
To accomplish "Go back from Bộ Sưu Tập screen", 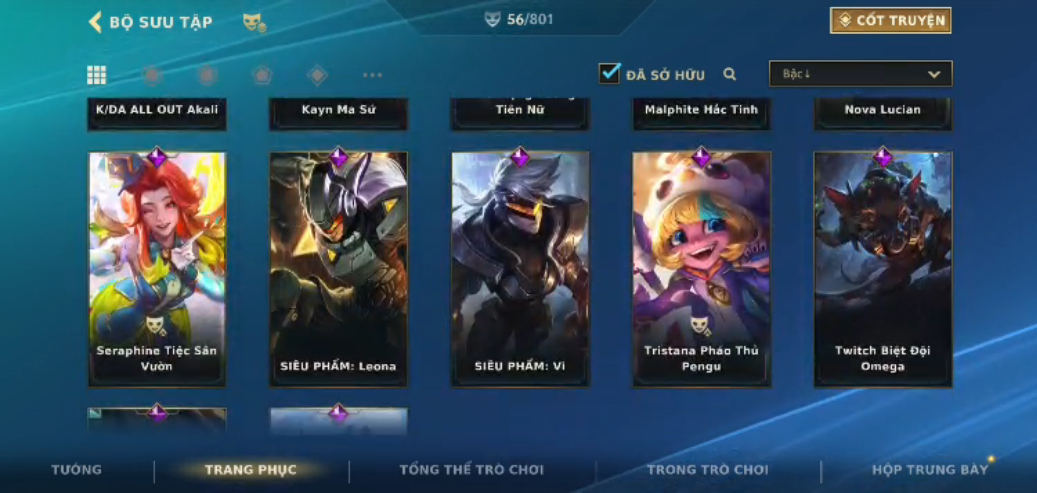I will (96, 22).
